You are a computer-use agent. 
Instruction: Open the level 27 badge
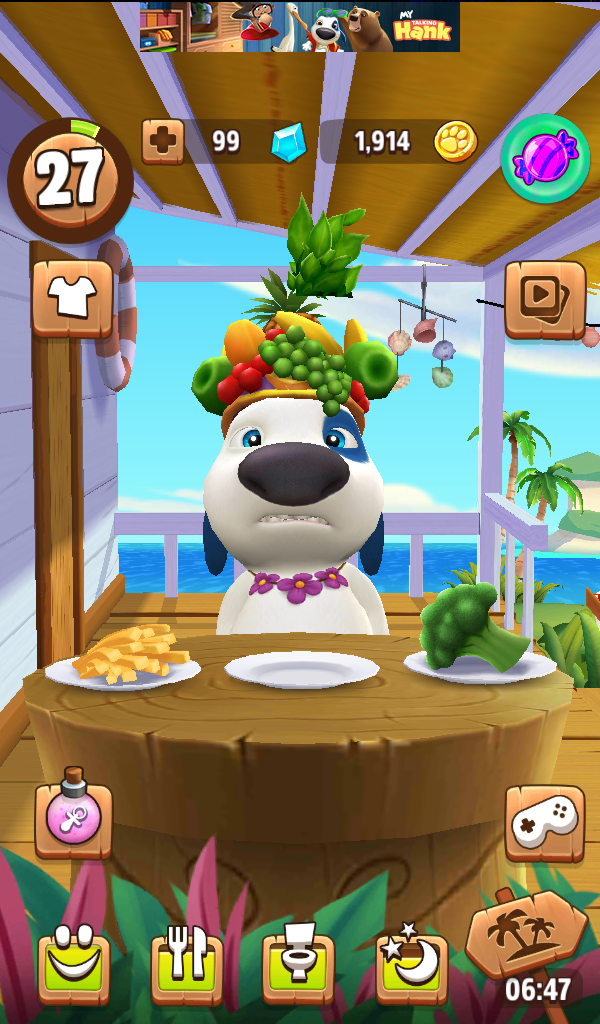[x=70, y=178]
